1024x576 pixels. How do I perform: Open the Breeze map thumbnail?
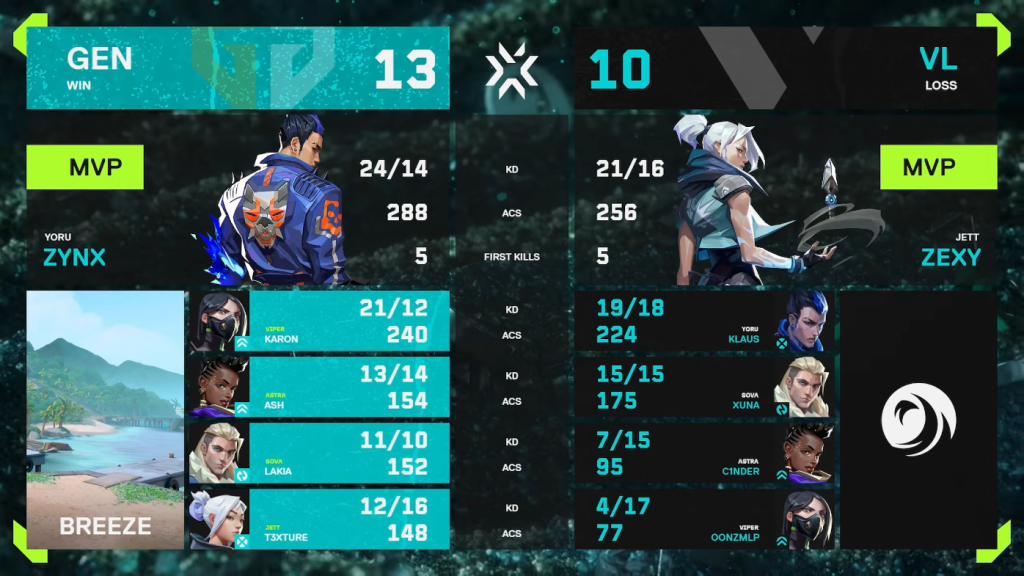tap(105, 420)
